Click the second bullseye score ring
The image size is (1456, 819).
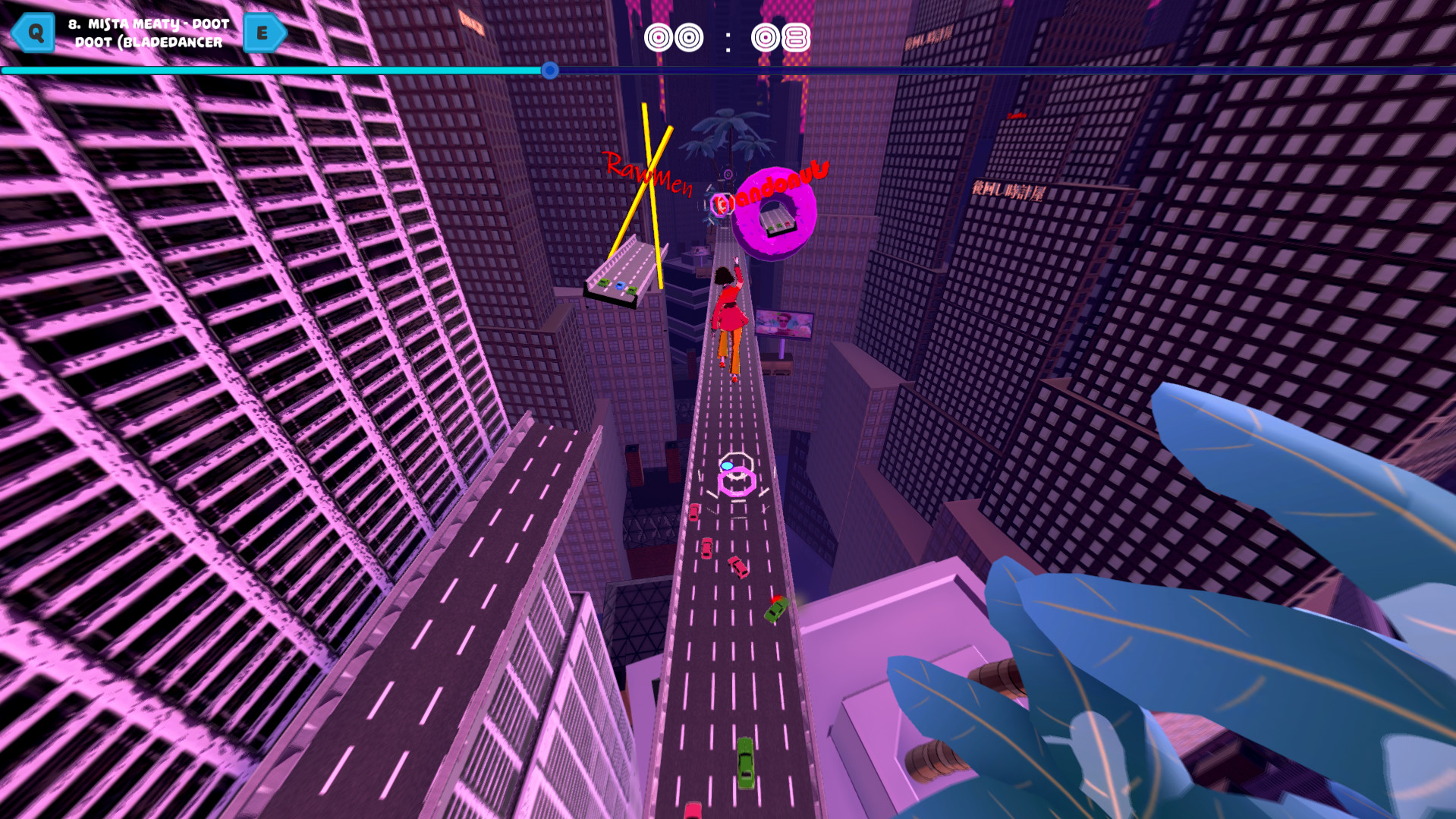pyautogui.click(x=689, y=36)
